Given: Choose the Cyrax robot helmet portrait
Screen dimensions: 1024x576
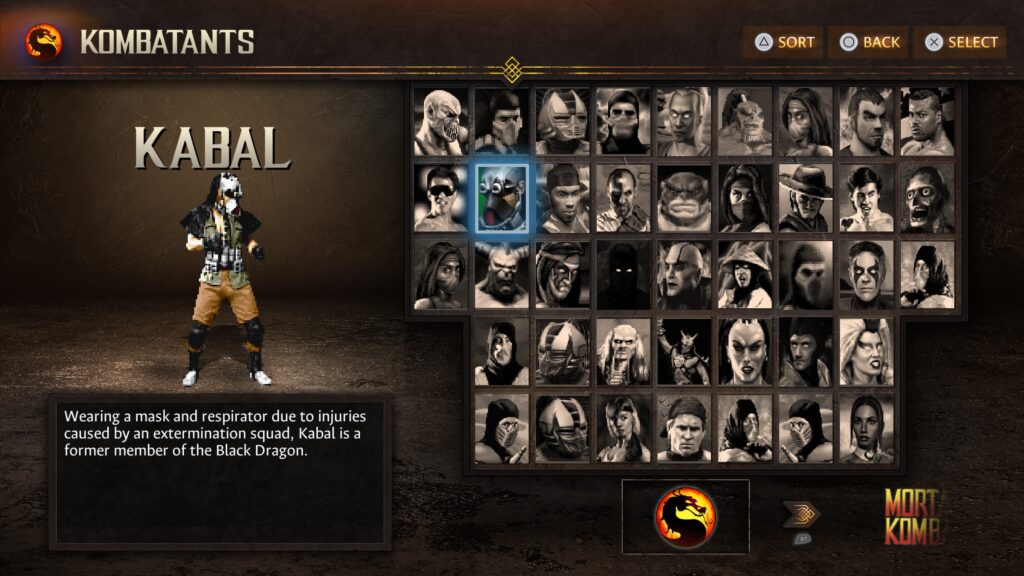Looking at the screenshot, I should point(563,121).
